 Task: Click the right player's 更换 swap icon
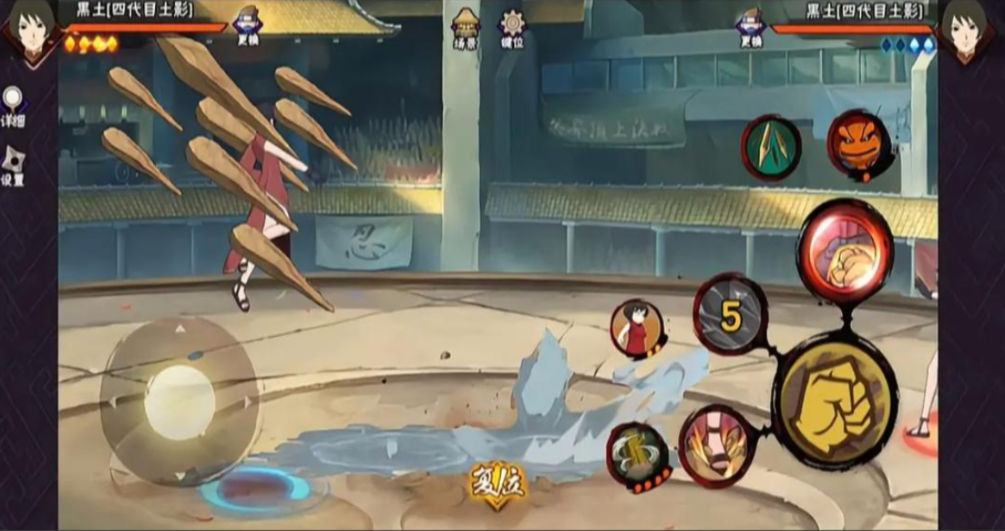(750, 26)
